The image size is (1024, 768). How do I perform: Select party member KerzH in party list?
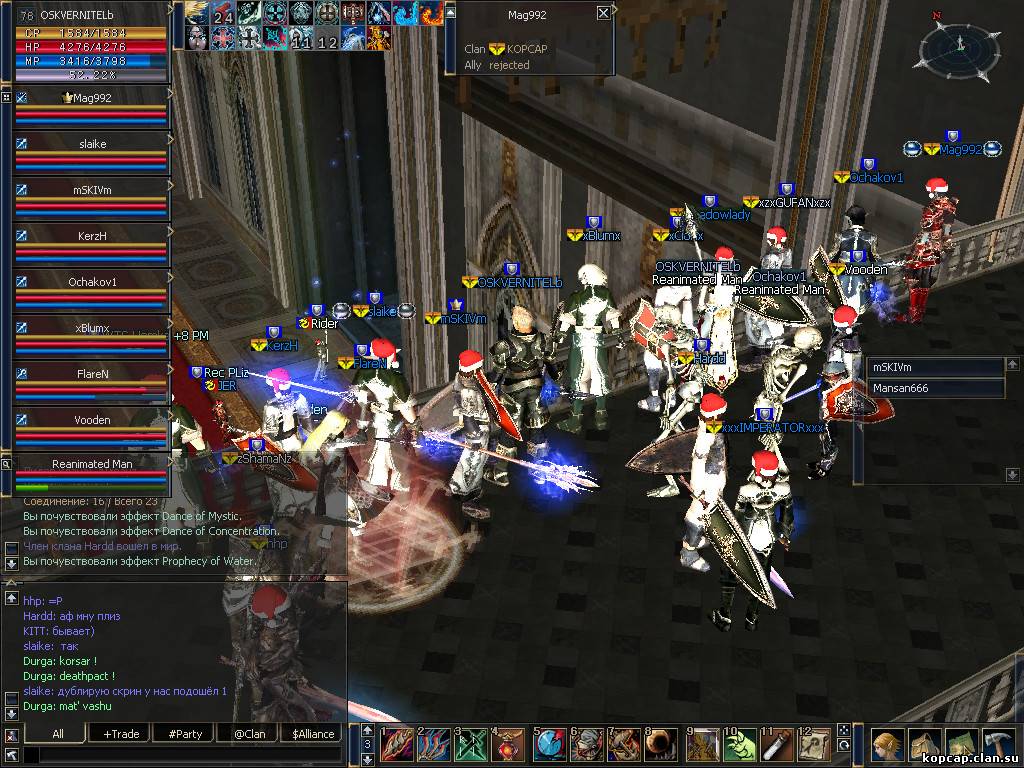click(x=91, y=236)
